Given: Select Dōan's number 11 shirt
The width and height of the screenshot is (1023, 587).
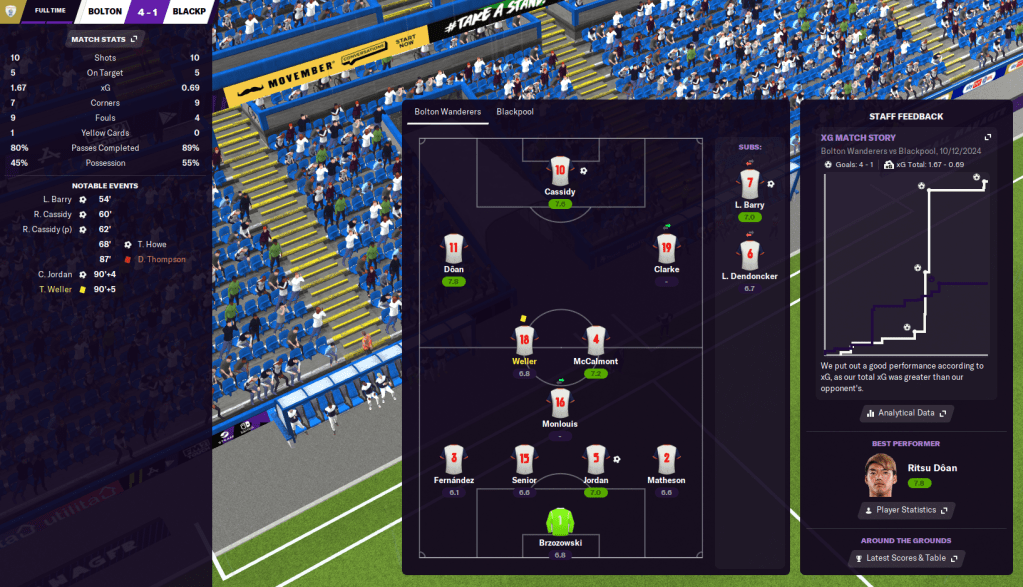Looking at the screenshot, I should pyautogui.click(x=453, y=248).
